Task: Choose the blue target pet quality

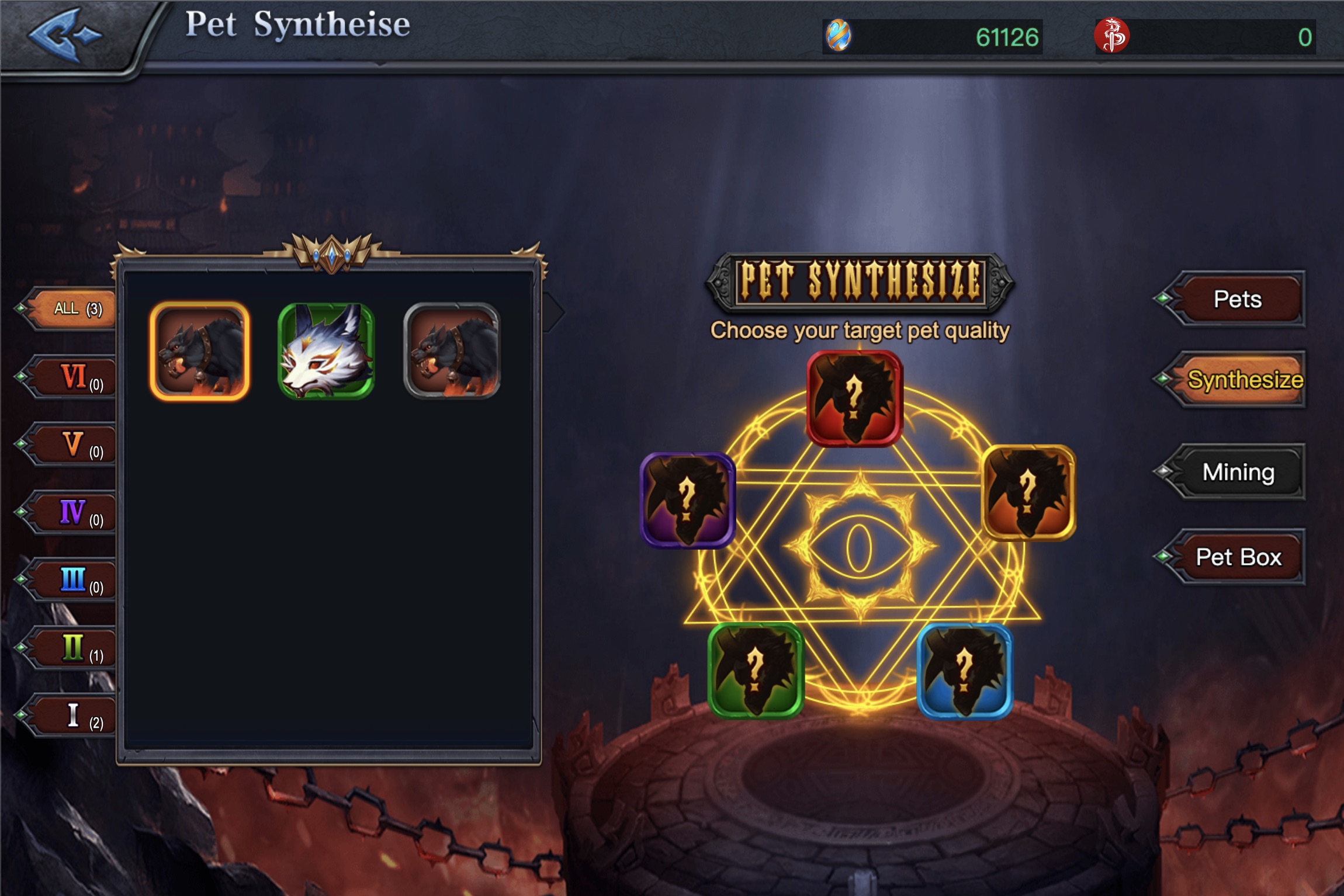Action: click(964, 671)
